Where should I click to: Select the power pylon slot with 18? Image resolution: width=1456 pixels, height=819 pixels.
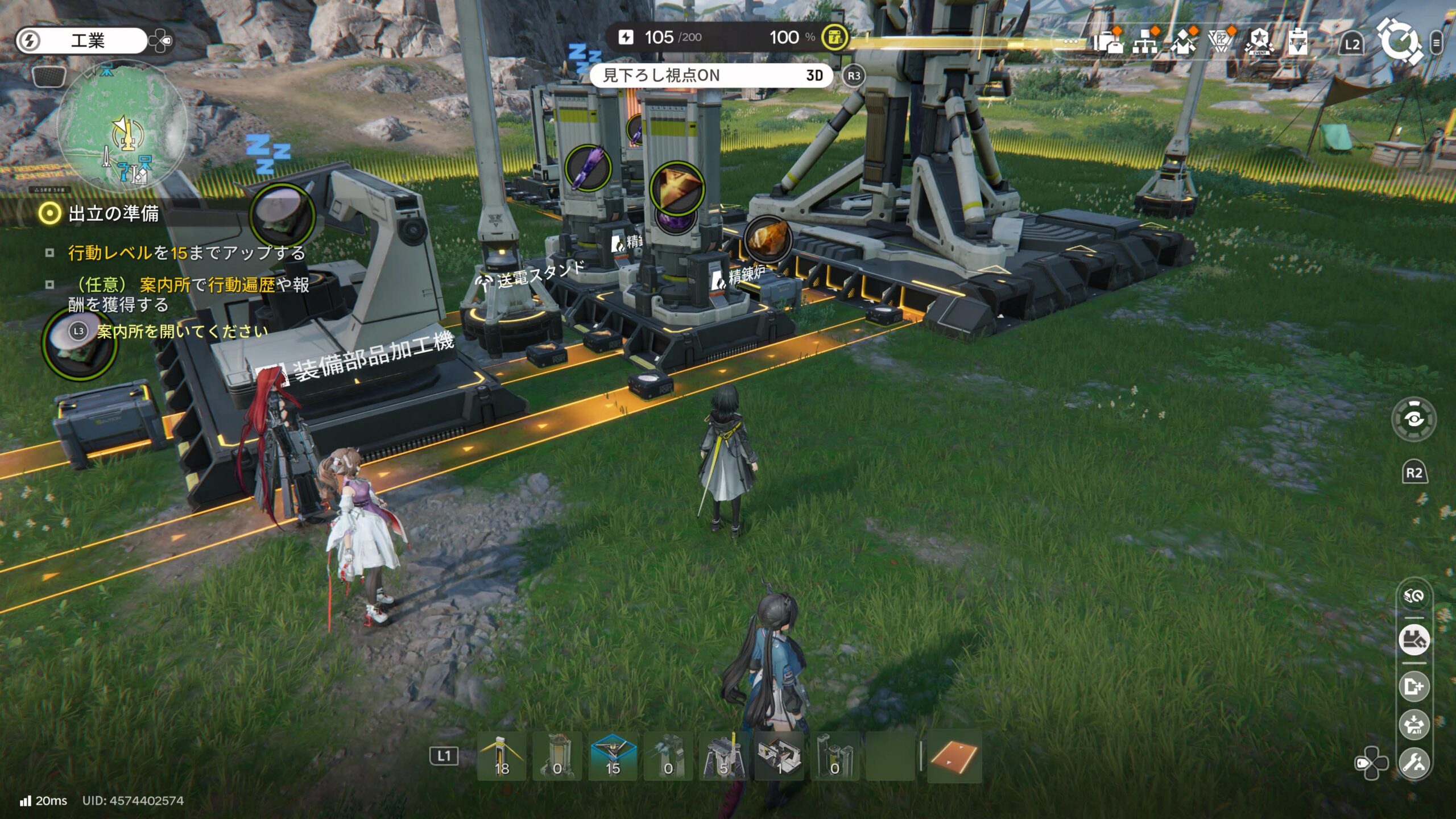point(502,756)
